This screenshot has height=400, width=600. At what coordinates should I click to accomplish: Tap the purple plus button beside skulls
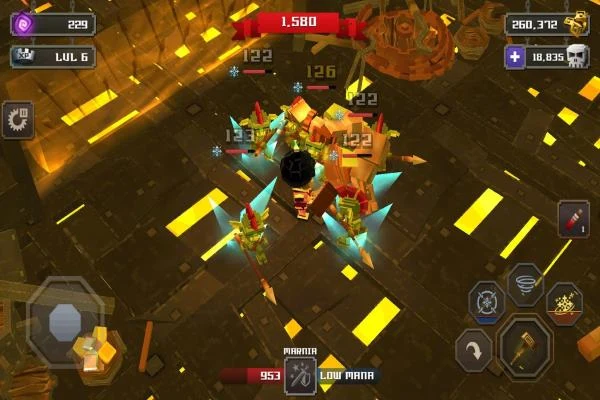[514, 57]
